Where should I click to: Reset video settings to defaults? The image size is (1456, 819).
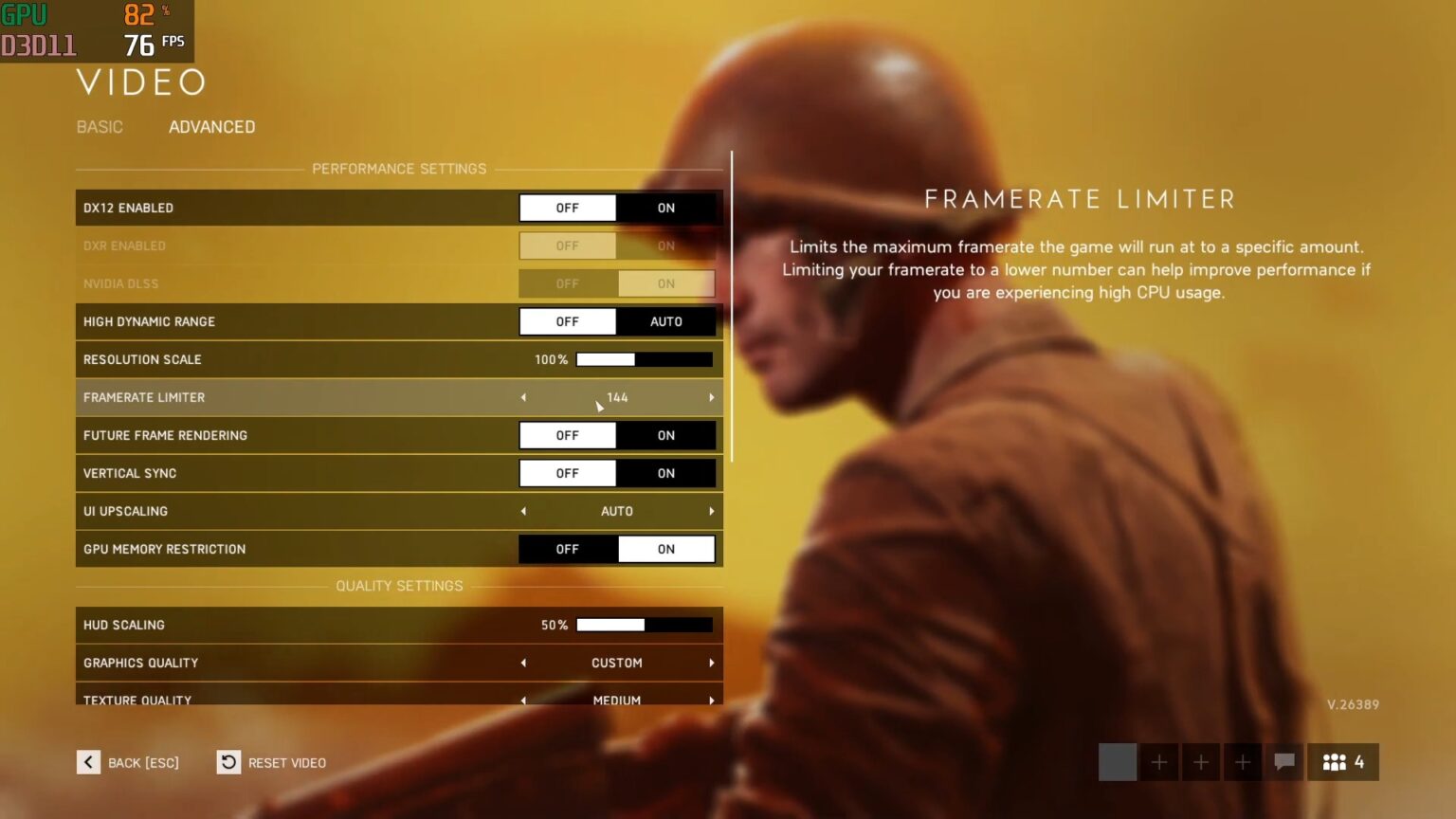pos(272,762)
